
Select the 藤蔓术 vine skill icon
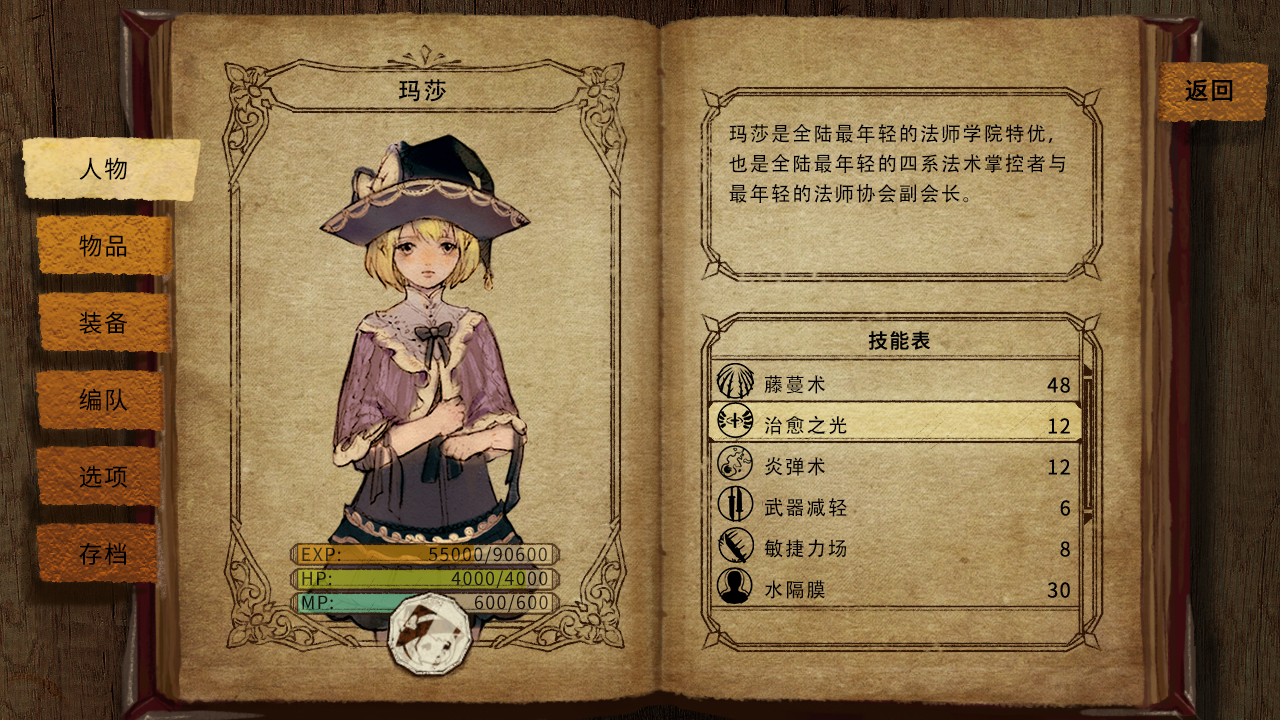[735, 379]
